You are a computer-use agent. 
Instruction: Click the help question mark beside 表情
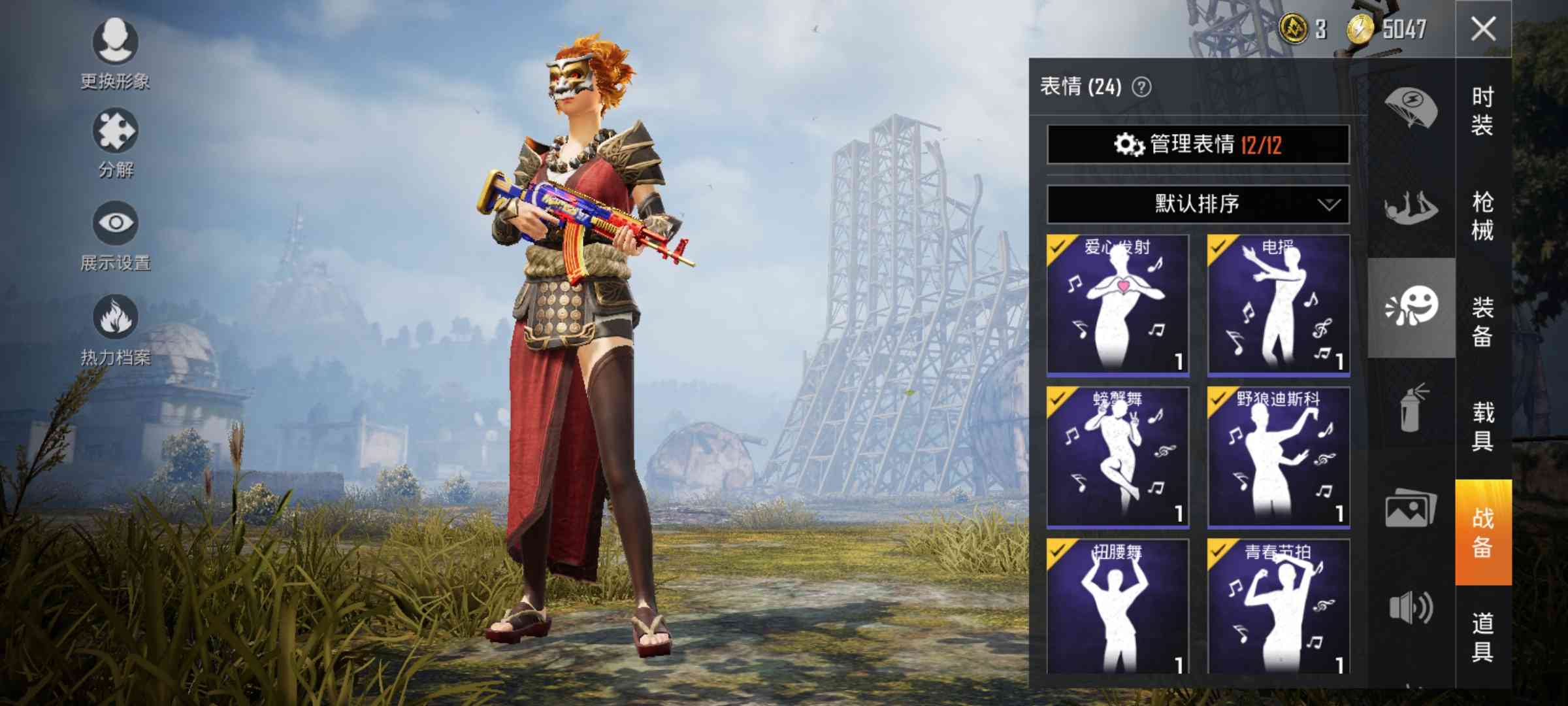pos(1141,87)
